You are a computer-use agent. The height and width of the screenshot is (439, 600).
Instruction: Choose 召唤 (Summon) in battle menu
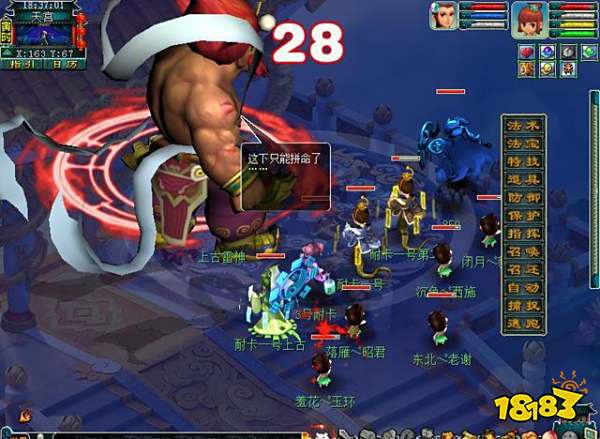tap(523, 251)
